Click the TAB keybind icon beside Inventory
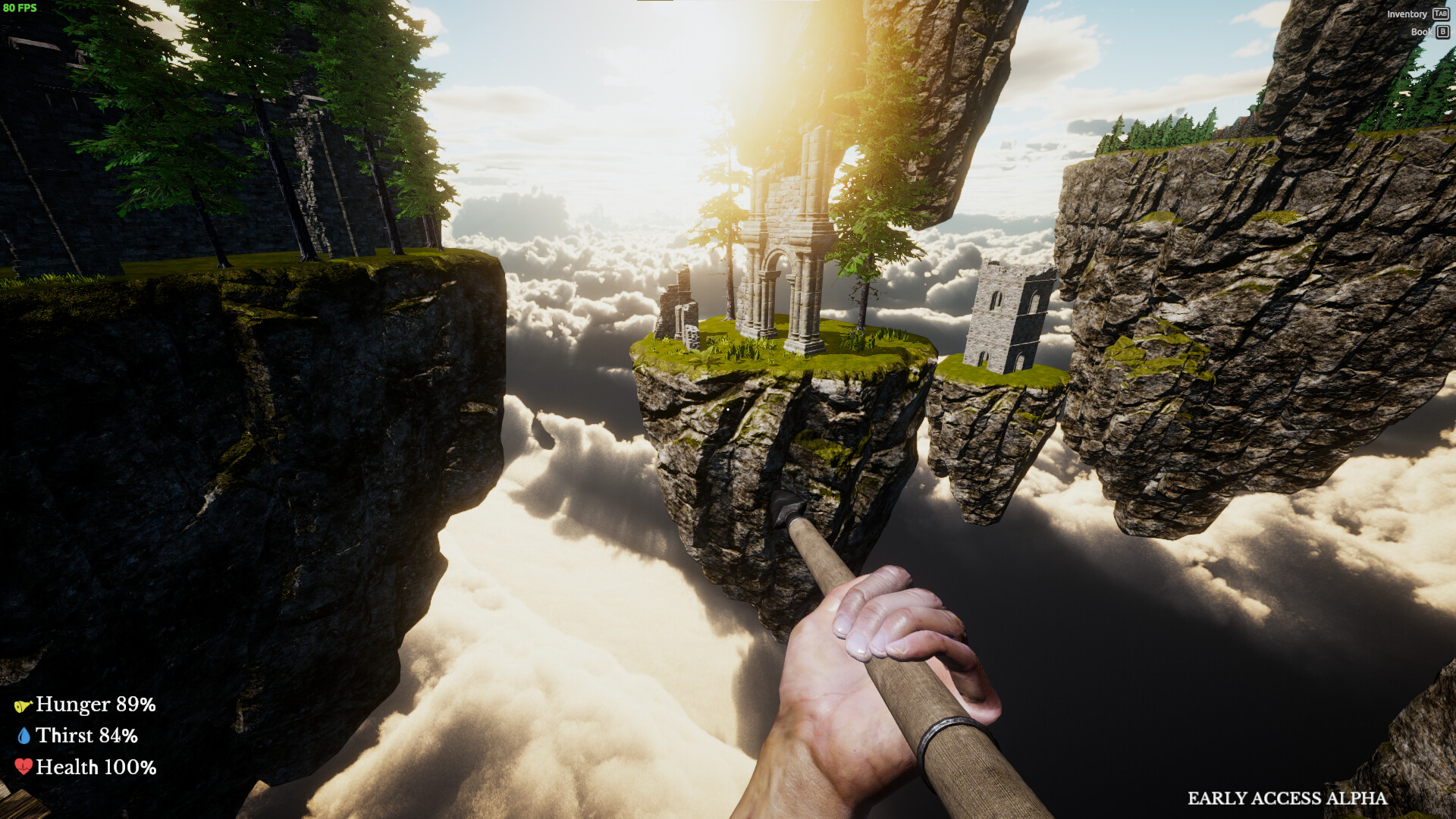Viewport: 1456px width, 819px height. (1440, 14)
